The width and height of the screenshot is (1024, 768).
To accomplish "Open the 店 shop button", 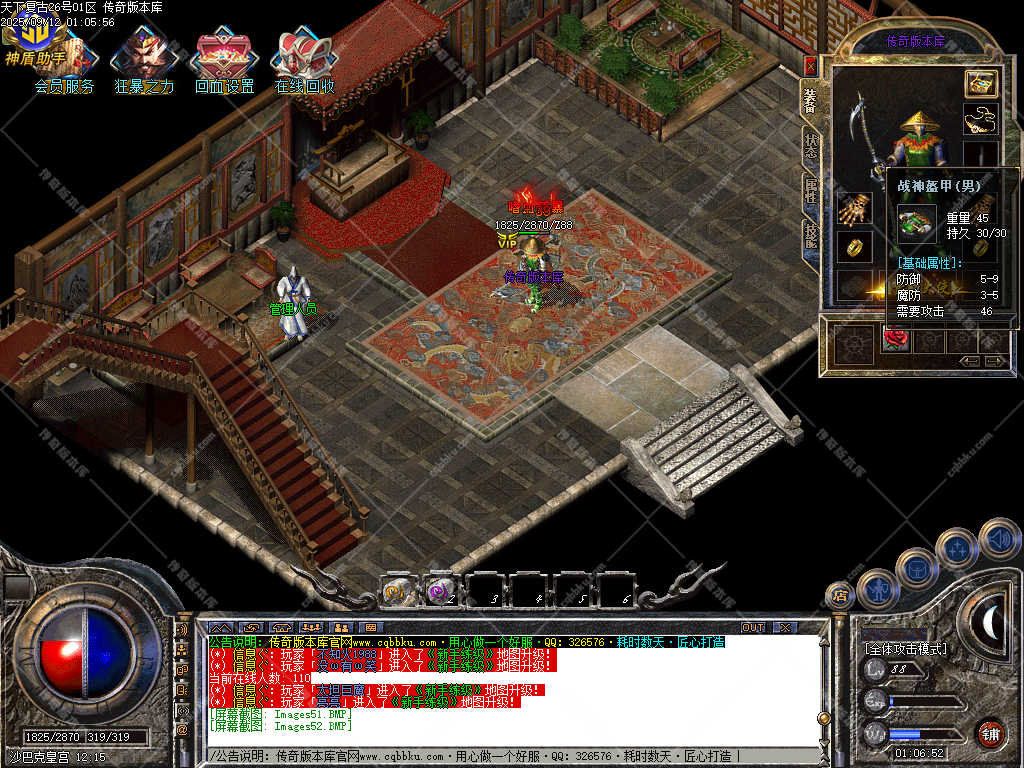I will coord(839,597).
